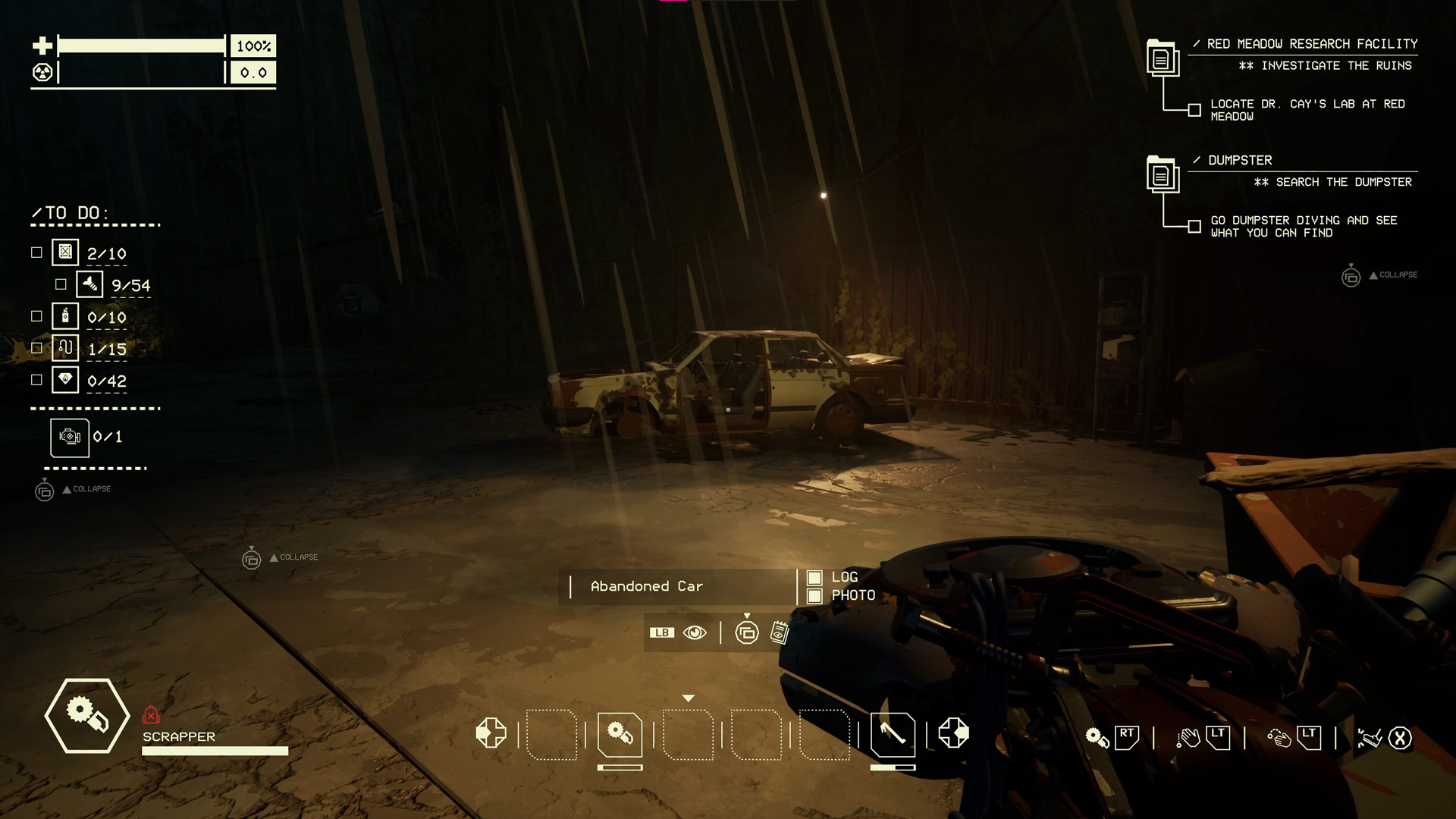The height and width of the screenshot is (819, 1456).
Task: Tick the PHOTO checkbox for Abandoned Car
Action: tap(814, 596)
